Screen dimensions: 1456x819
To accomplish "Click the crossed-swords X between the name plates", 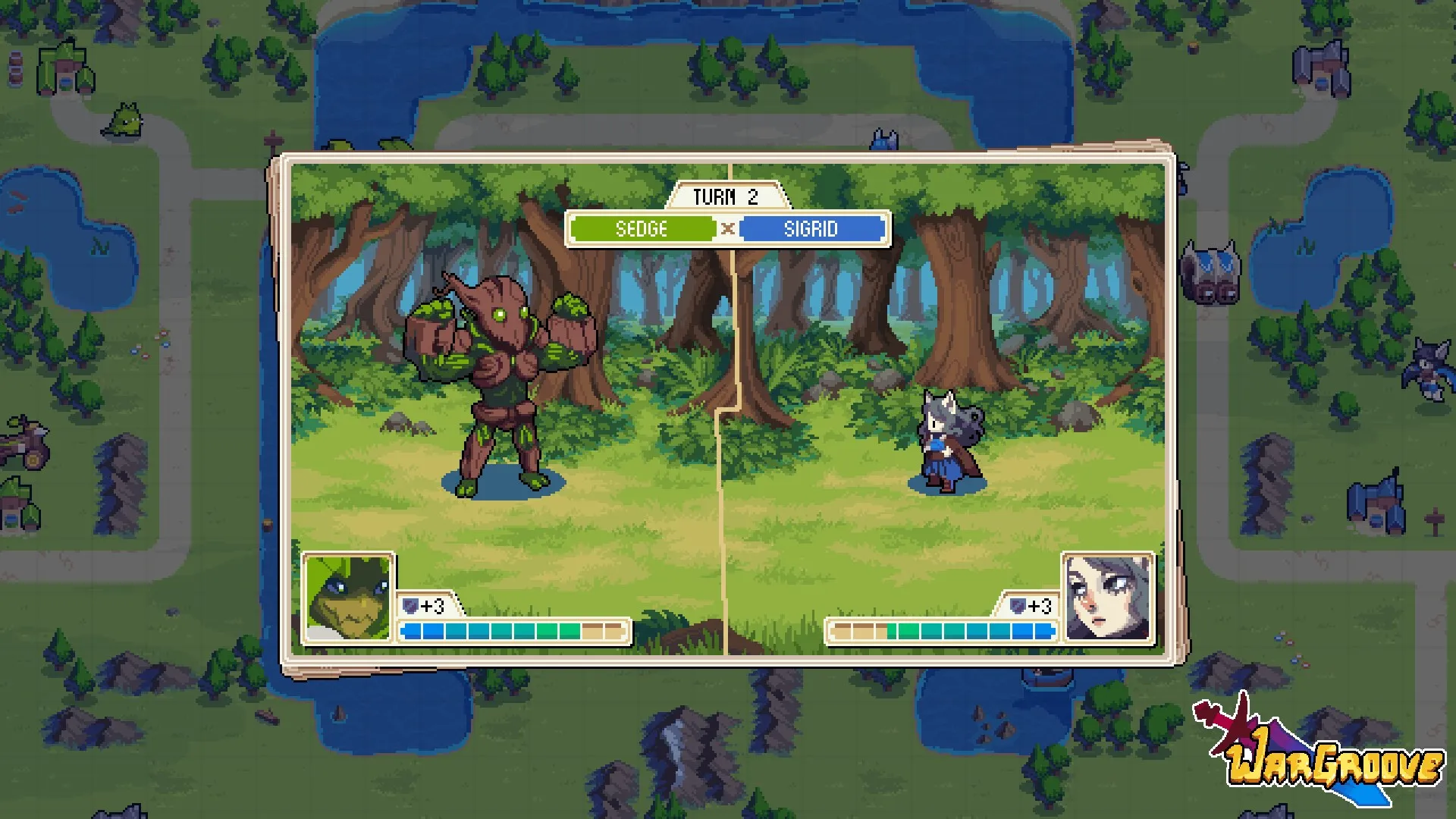I will (x=729, y=229).
